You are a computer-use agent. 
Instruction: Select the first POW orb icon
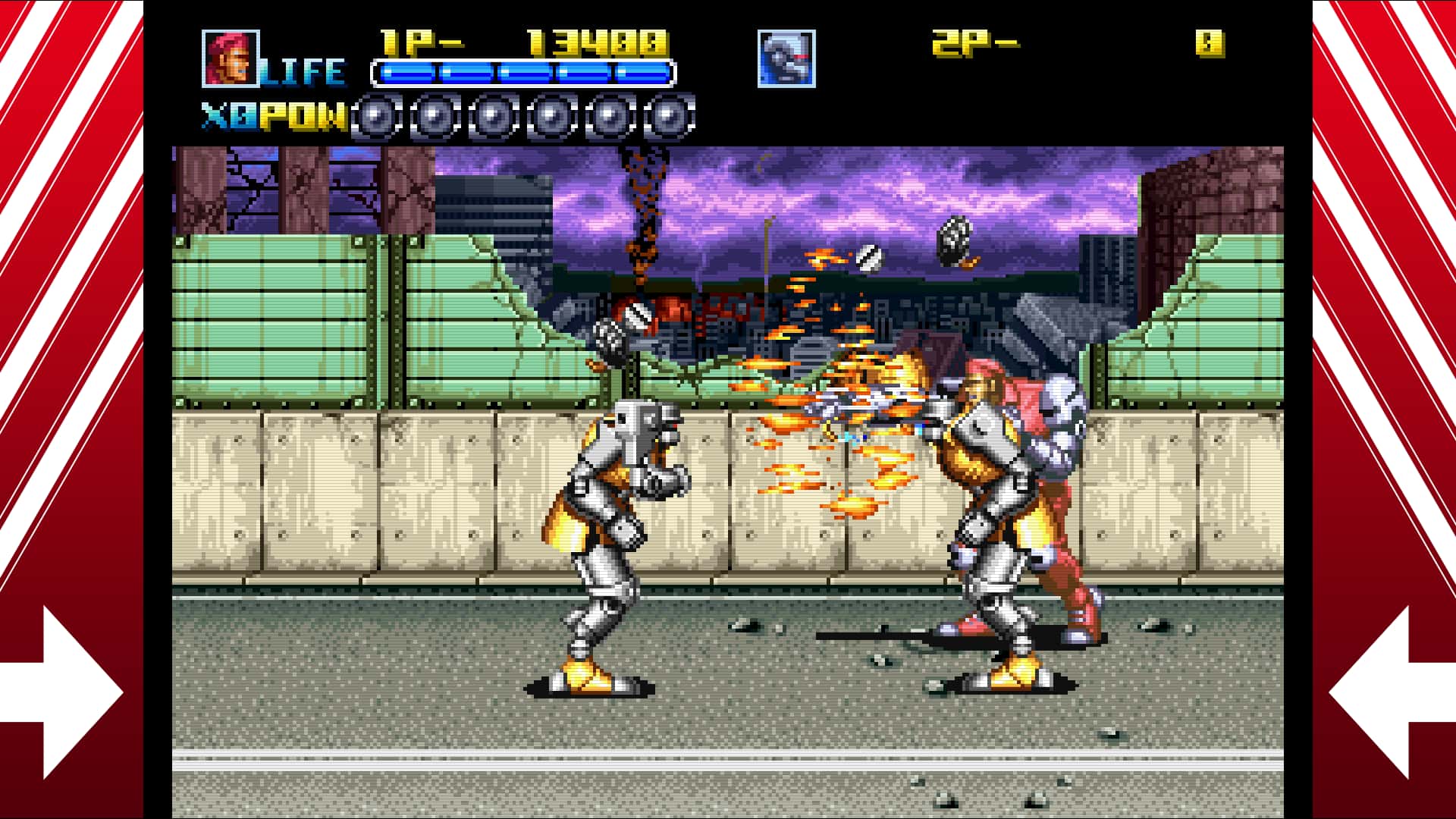[372, 118]
